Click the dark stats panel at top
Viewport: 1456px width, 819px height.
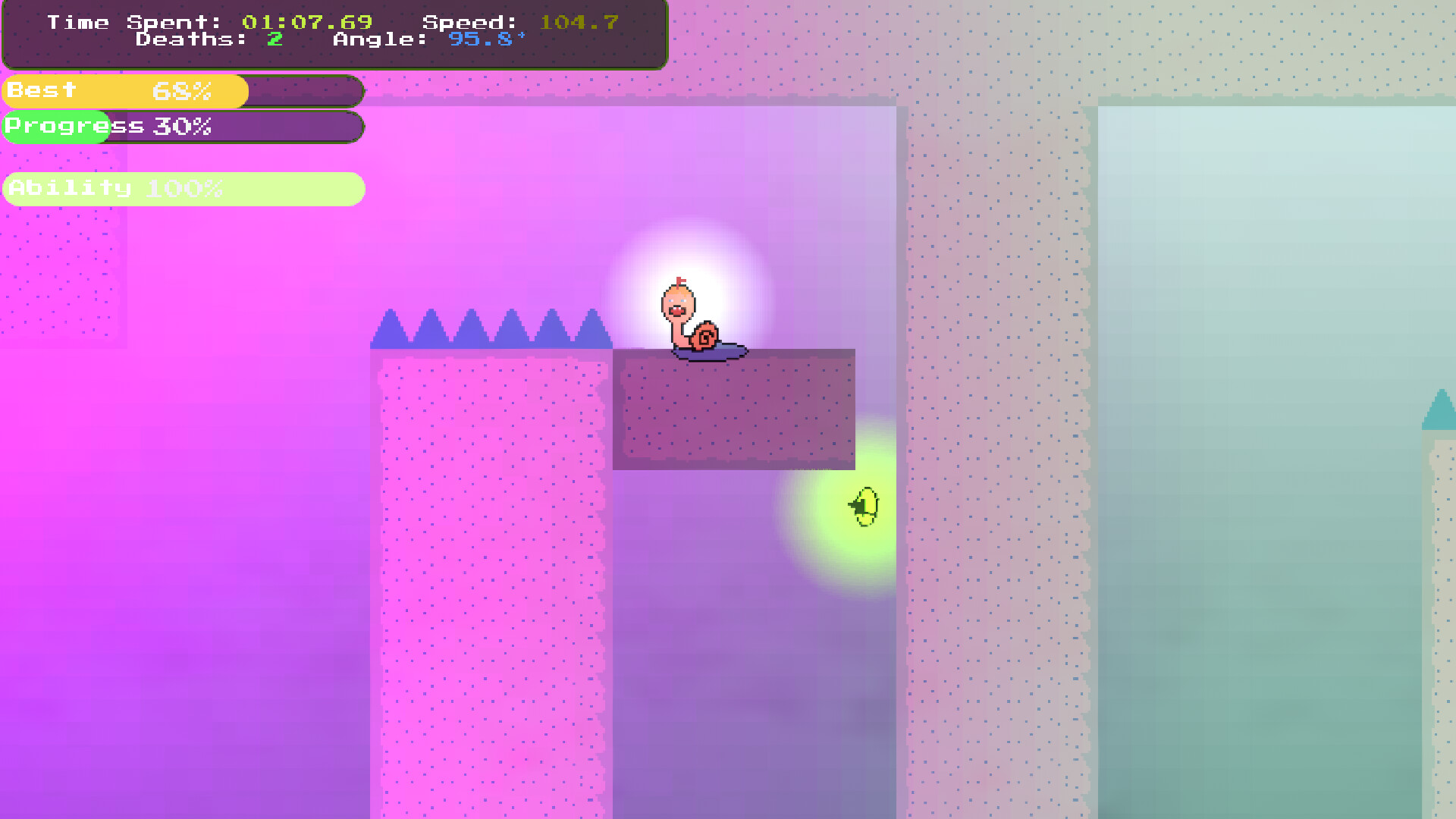coord(334,34)
